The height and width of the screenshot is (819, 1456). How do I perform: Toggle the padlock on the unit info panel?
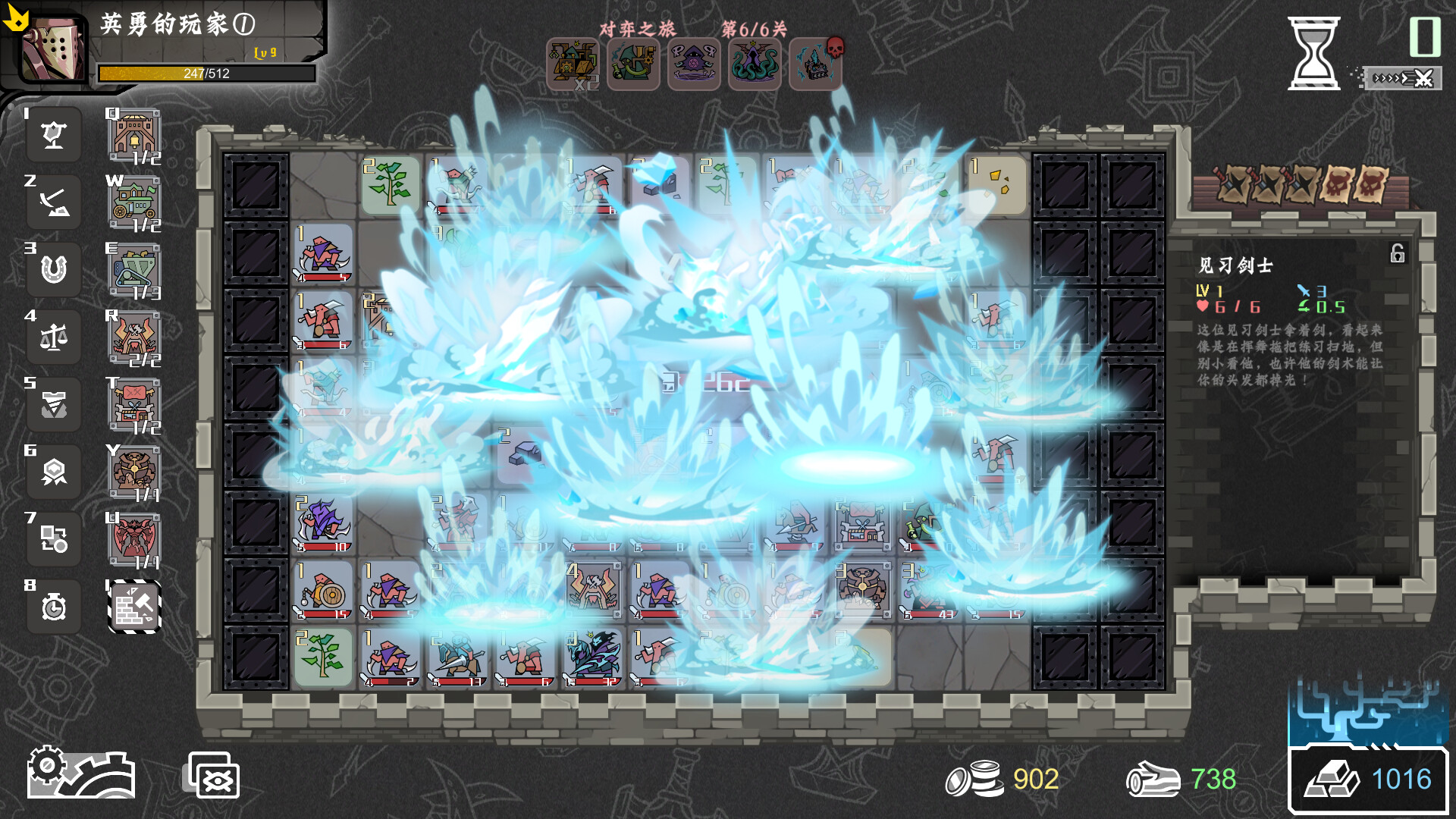pos(1397,253)
